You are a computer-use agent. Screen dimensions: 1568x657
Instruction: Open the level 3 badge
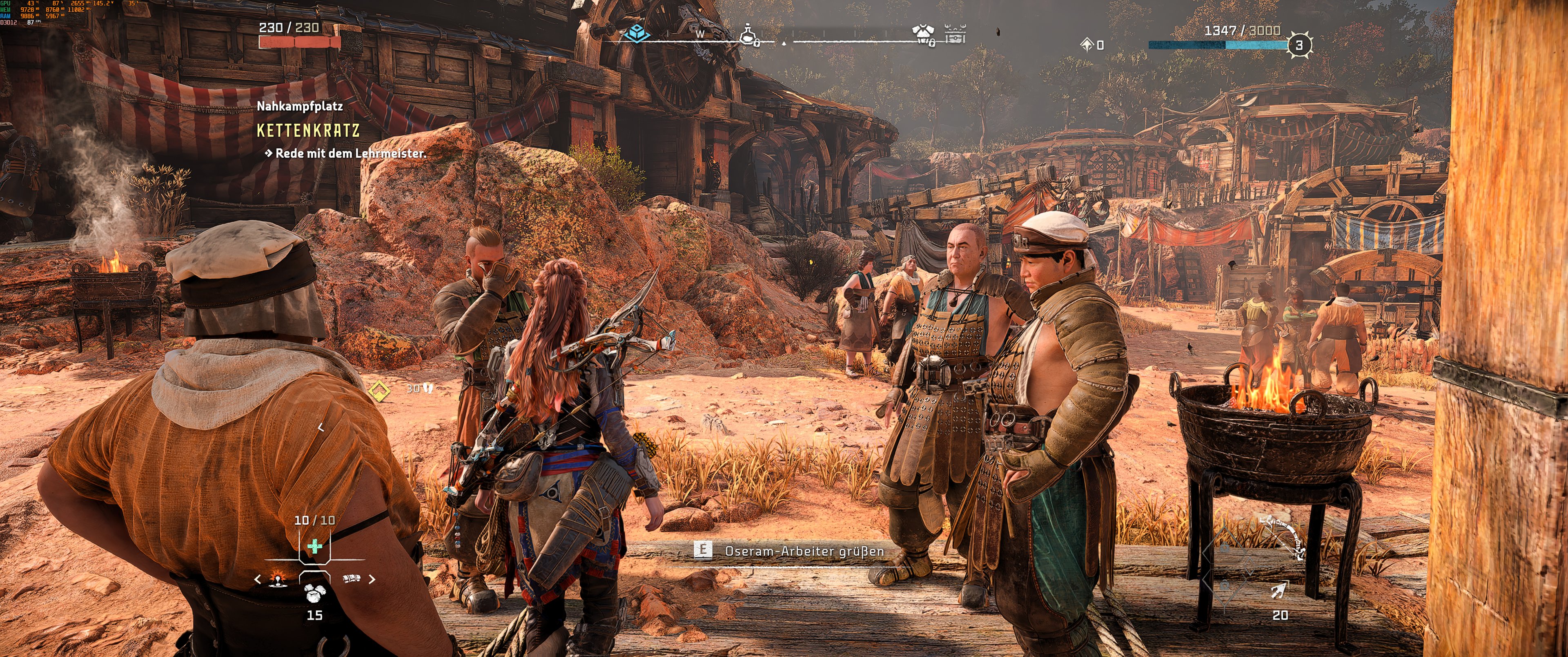click(x=1299, y=45)
